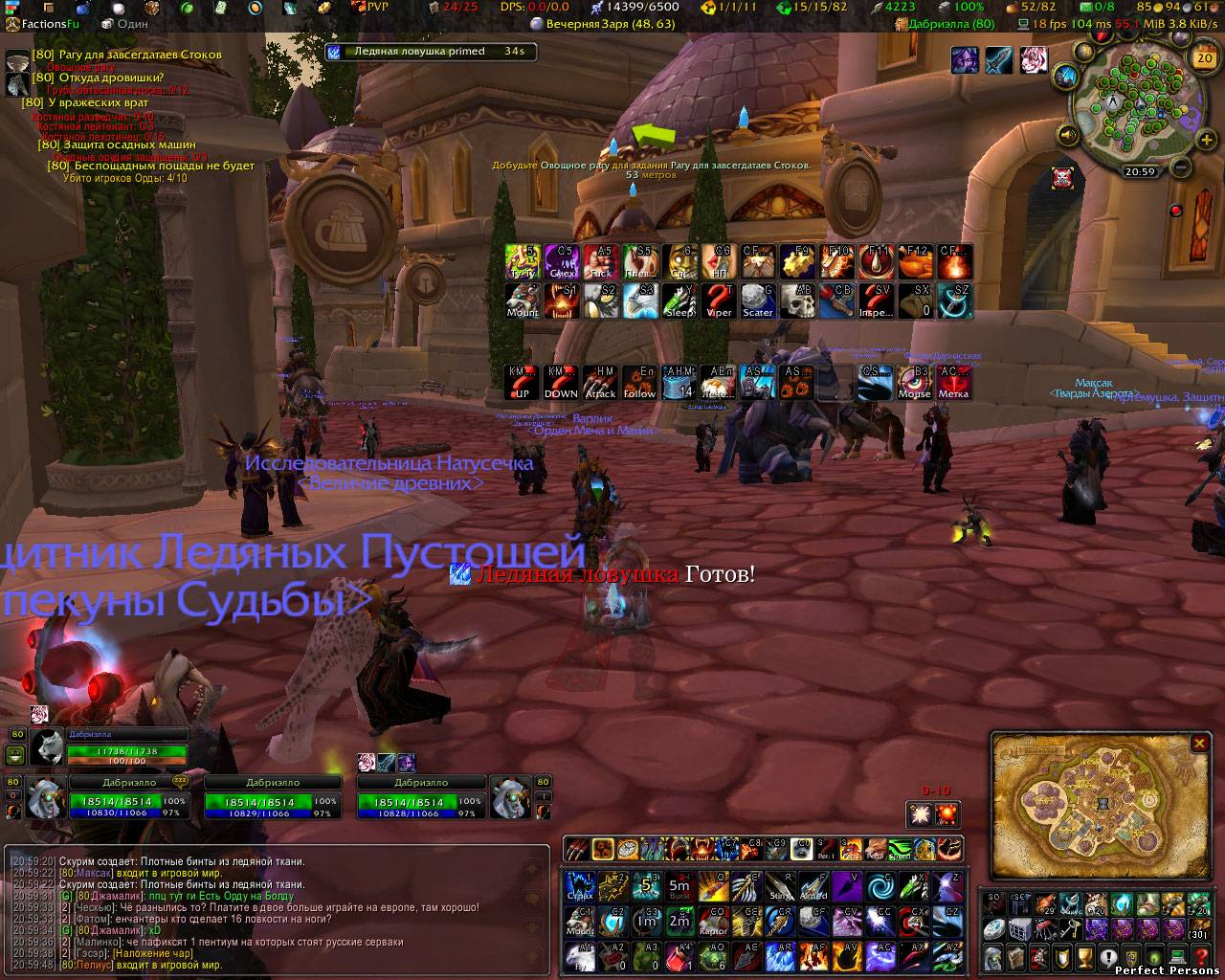Open the calendar button showing 20
Viewport: 1225px width, 980px height.
pos(1203,57)
